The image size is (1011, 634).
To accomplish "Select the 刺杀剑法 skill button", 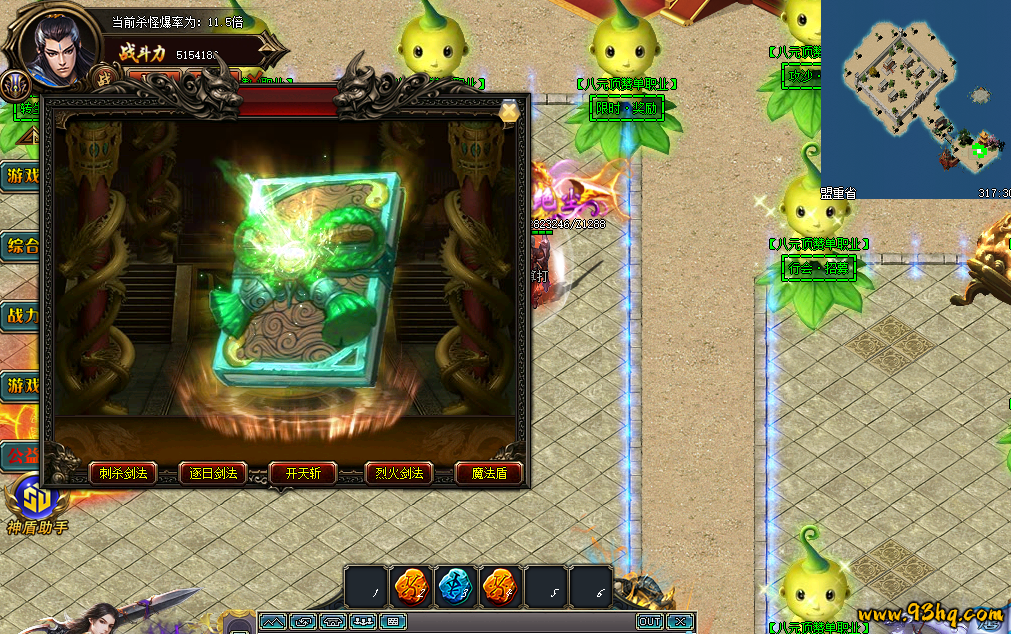I will coord(123,473).
